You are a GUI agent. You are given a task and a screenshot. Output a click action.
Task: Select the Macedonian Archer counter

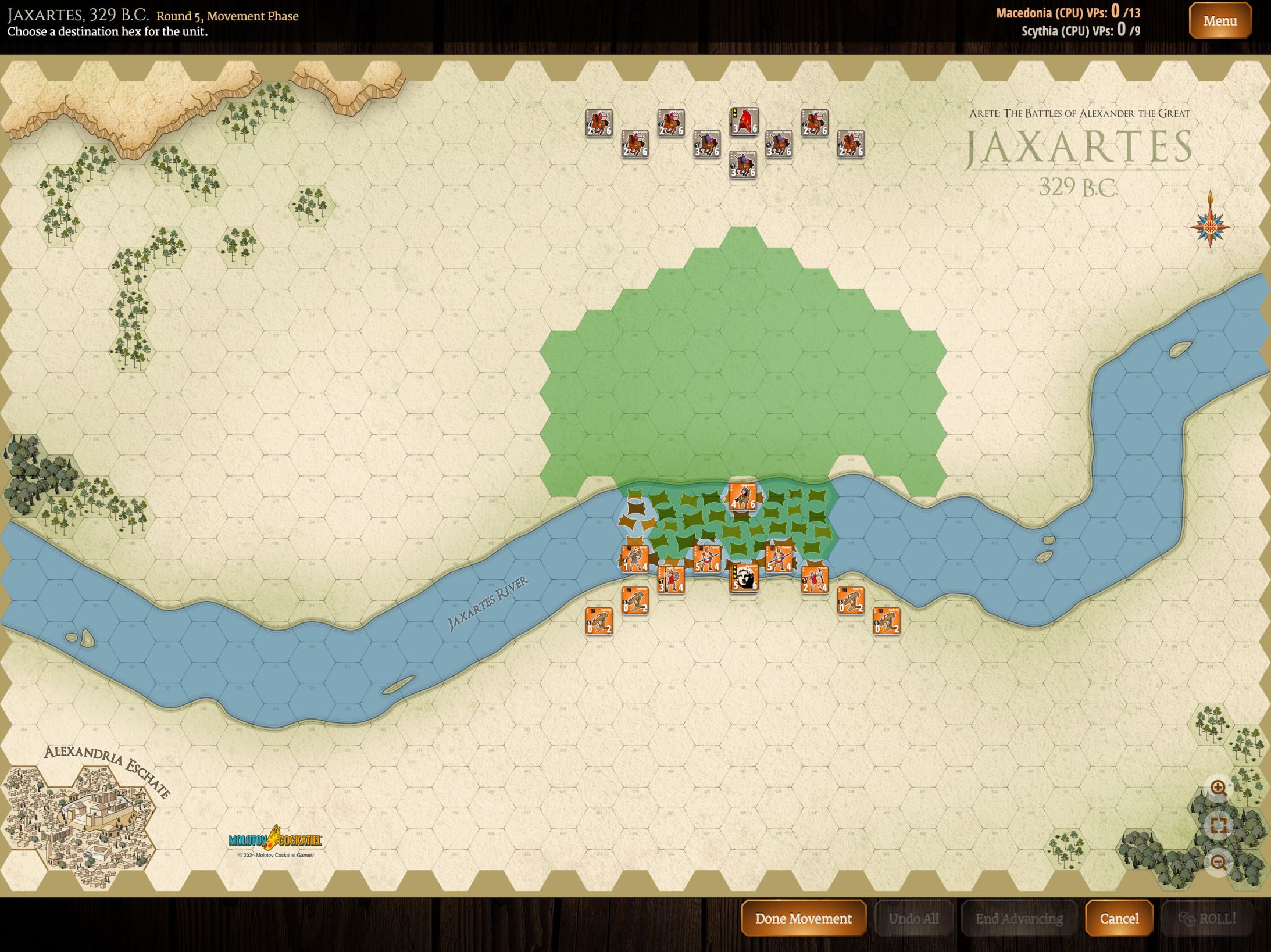pyautogui.click(x=635, y=559)
